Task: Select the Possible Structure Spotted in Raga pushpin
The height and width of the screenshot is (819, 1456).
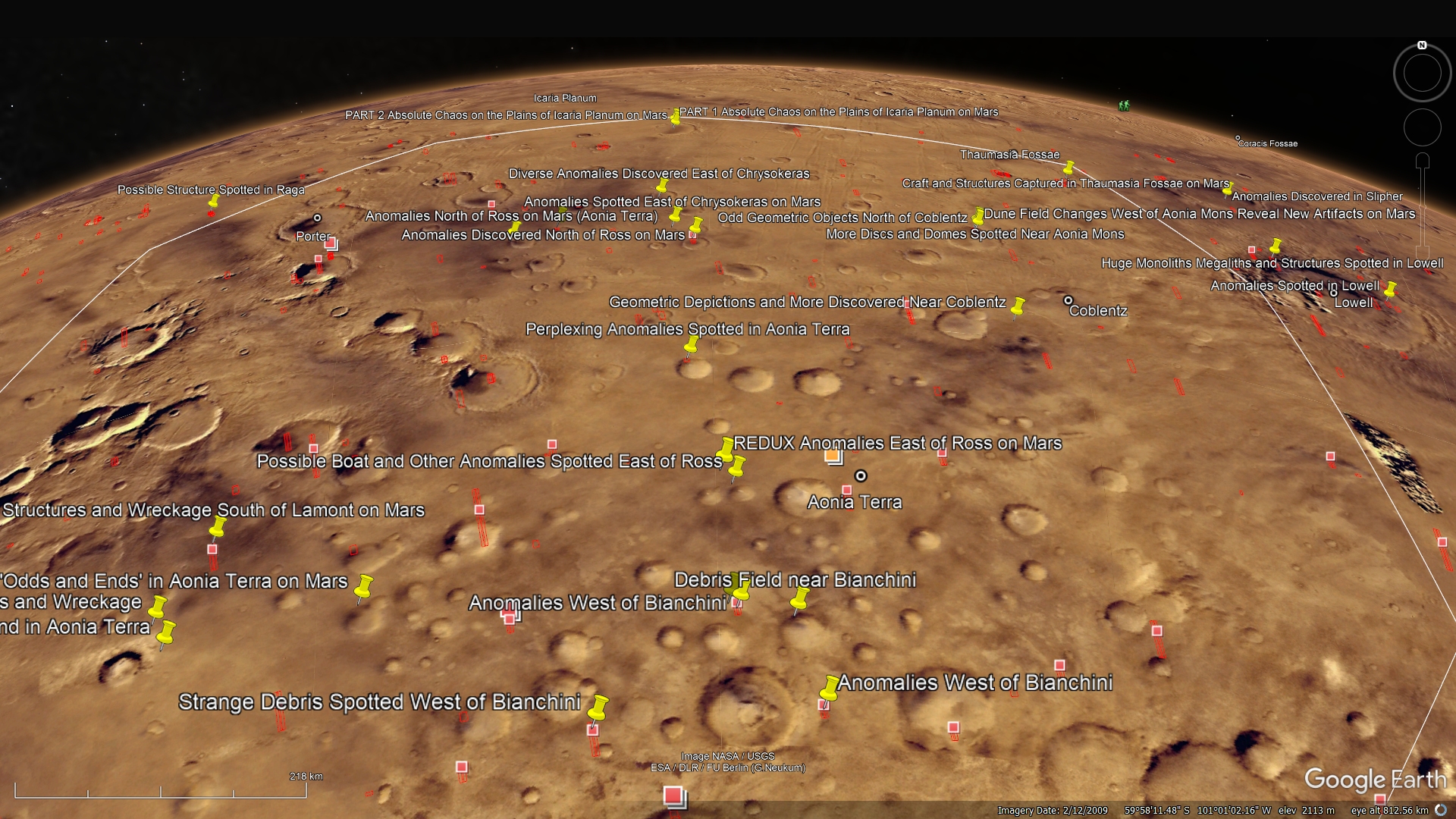Action: pos(214,201)
